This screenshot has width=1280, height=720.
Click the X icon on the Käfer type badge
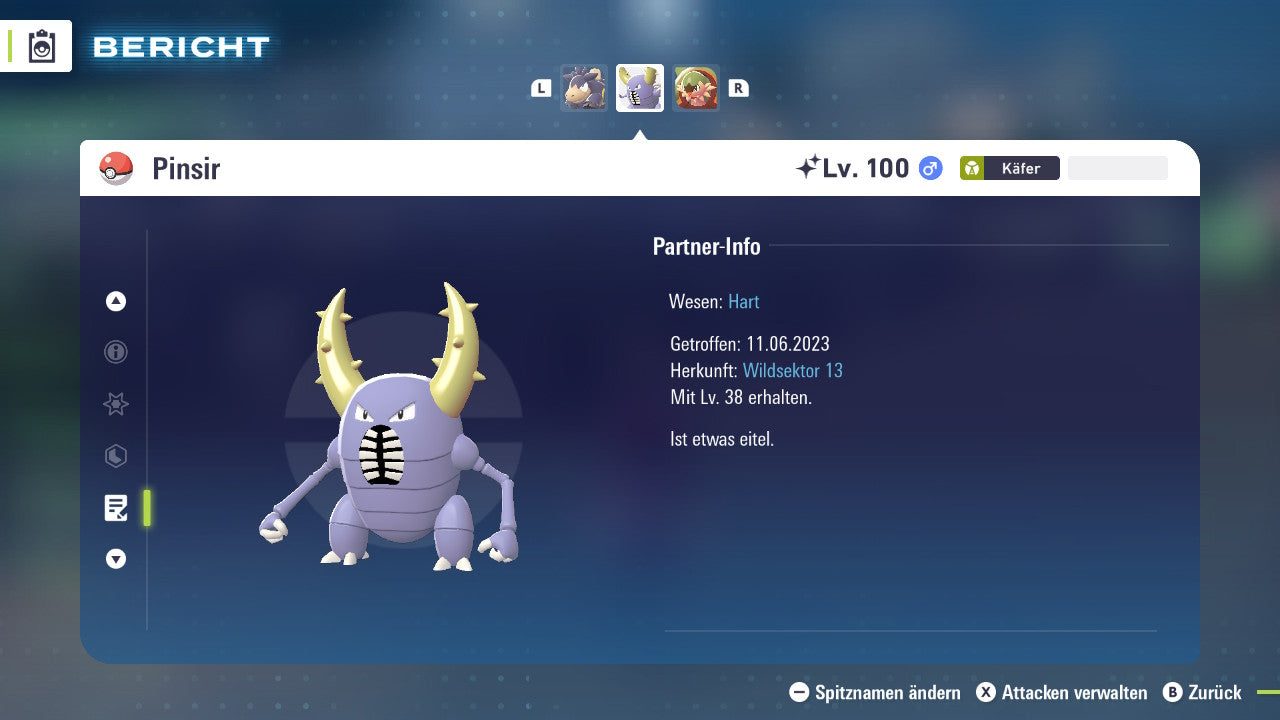coord(971,168)
